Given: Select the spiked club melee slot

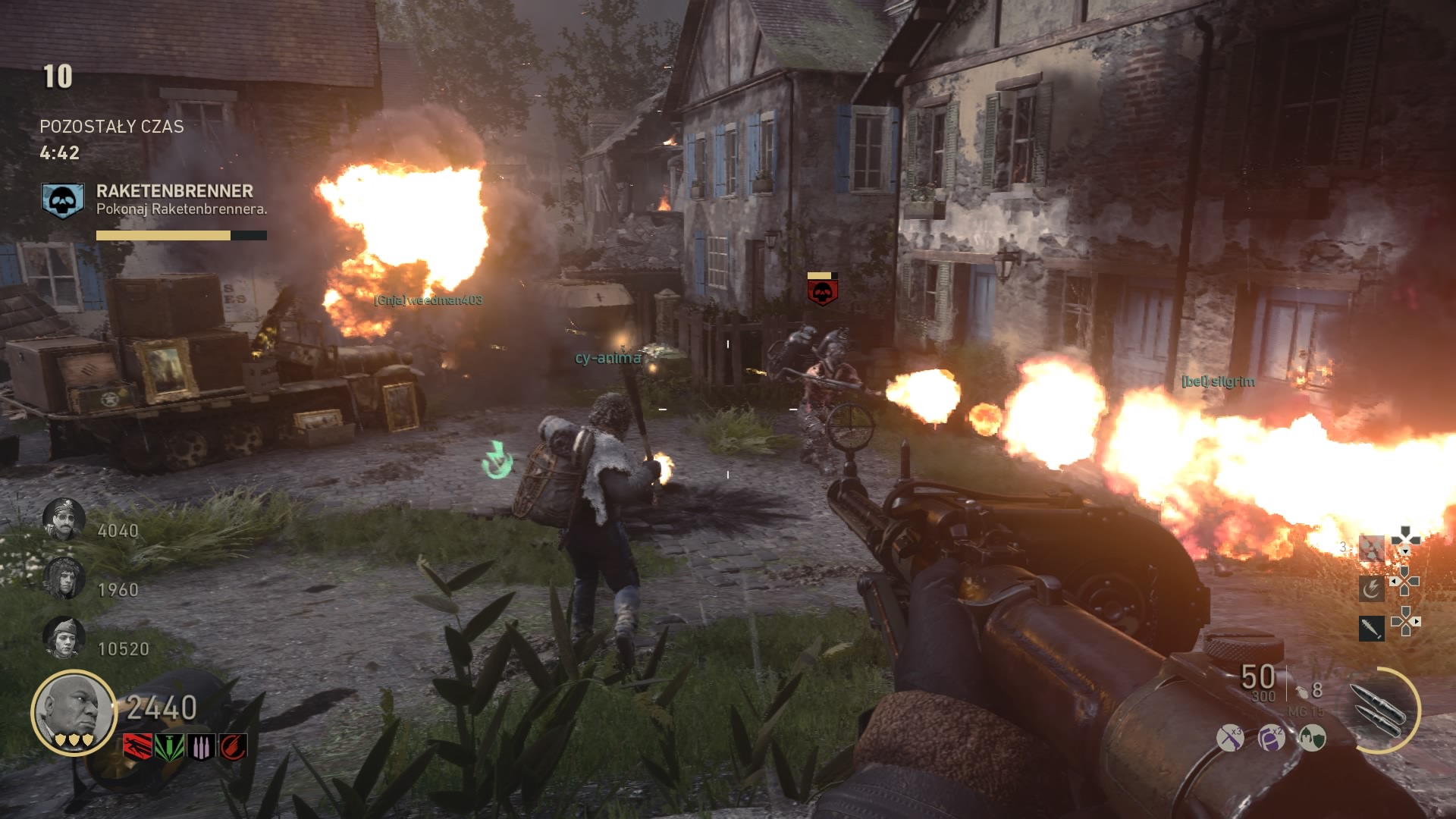Looking at the screenshot, I should pos(1371,629).
